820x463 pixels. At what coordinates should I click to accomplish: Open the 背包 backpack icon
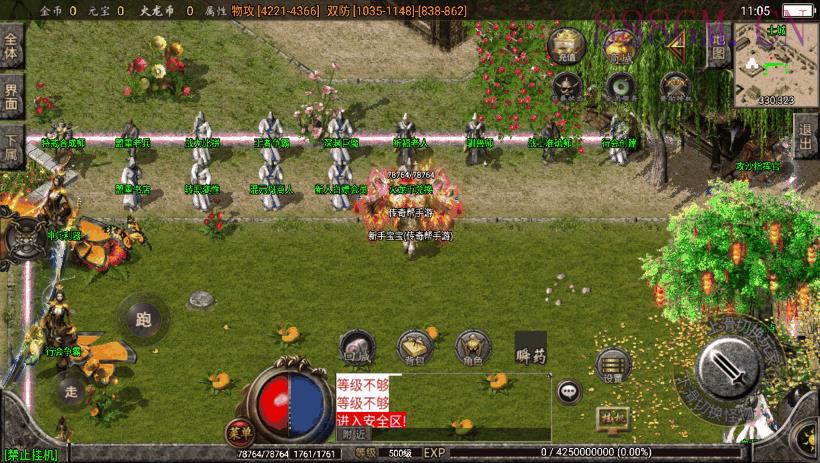point(414,345)
